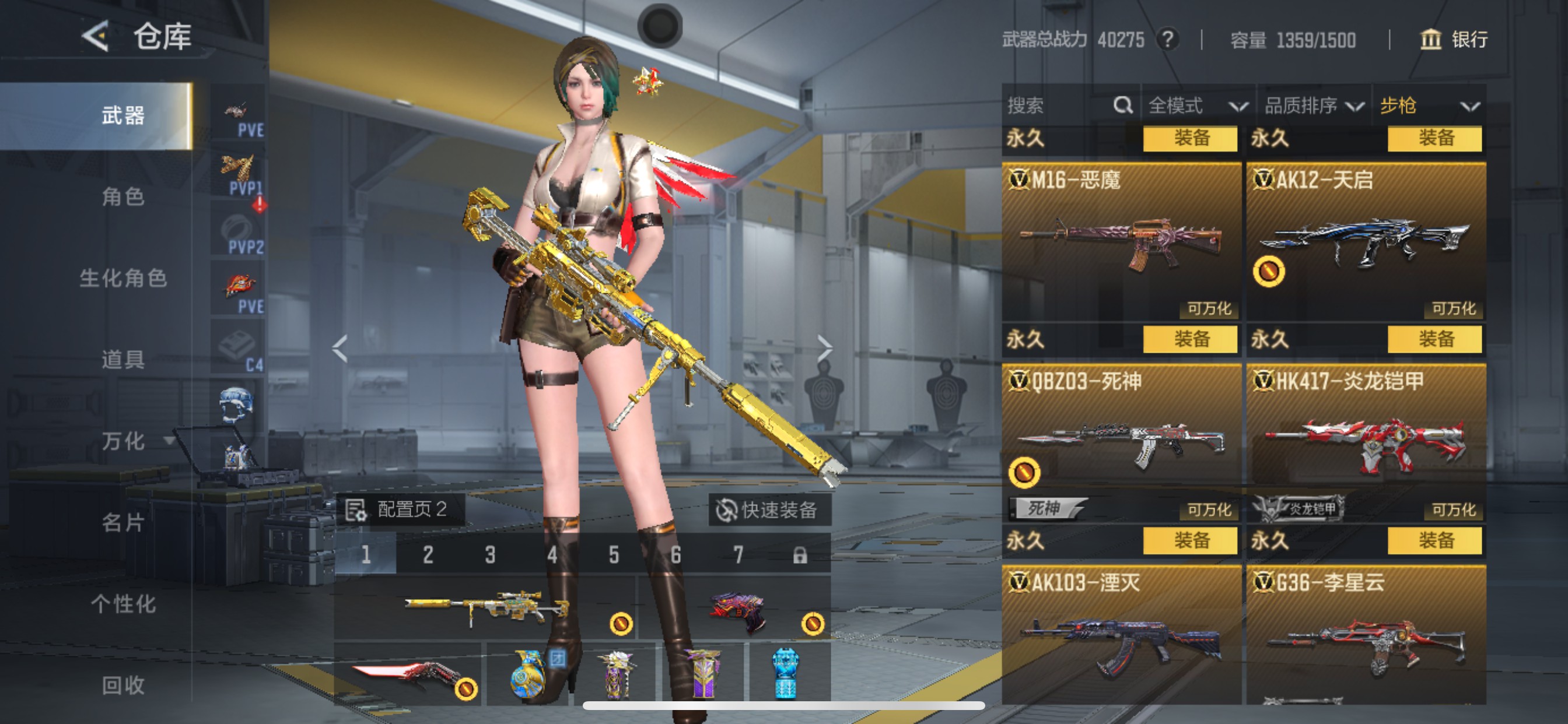Image resolution: width=1568 pixels, height=724 pixels.
Task: Open the 配置页 2 loadout page selector
Action: [401, 509]
